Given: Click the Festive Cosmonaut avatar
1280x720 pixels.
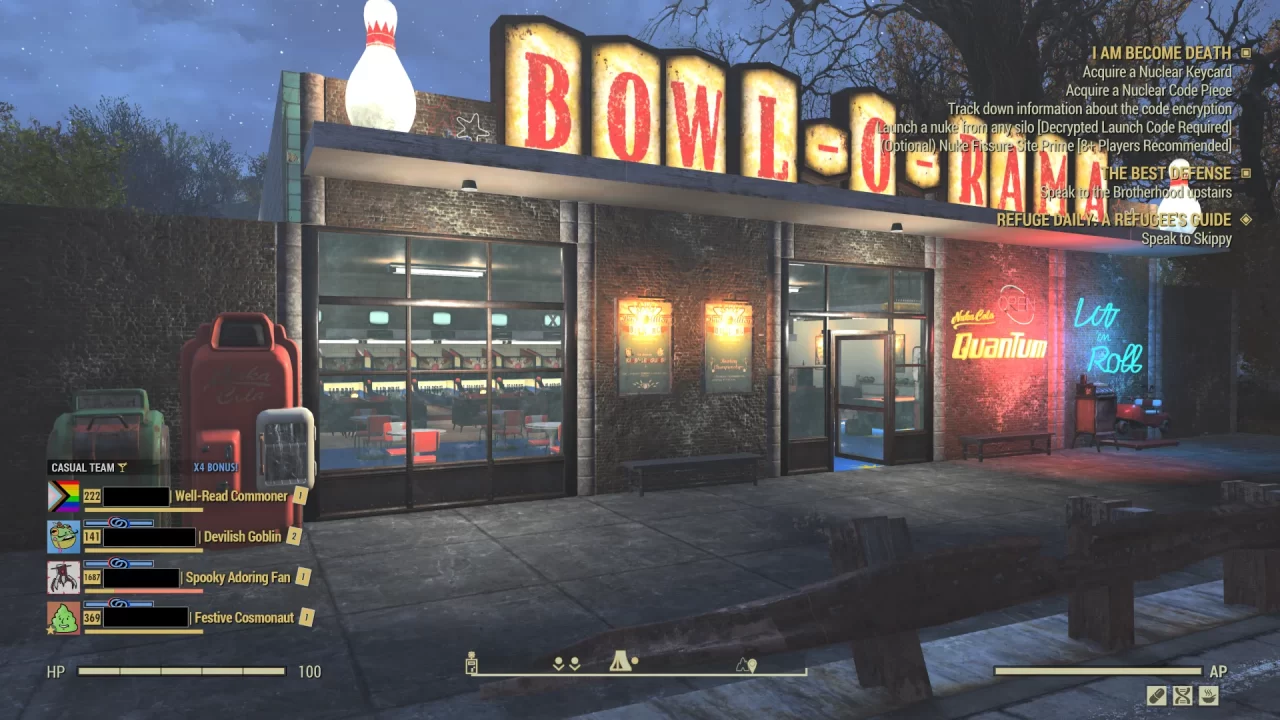Looking at the screenshot, I should (62, 617).
